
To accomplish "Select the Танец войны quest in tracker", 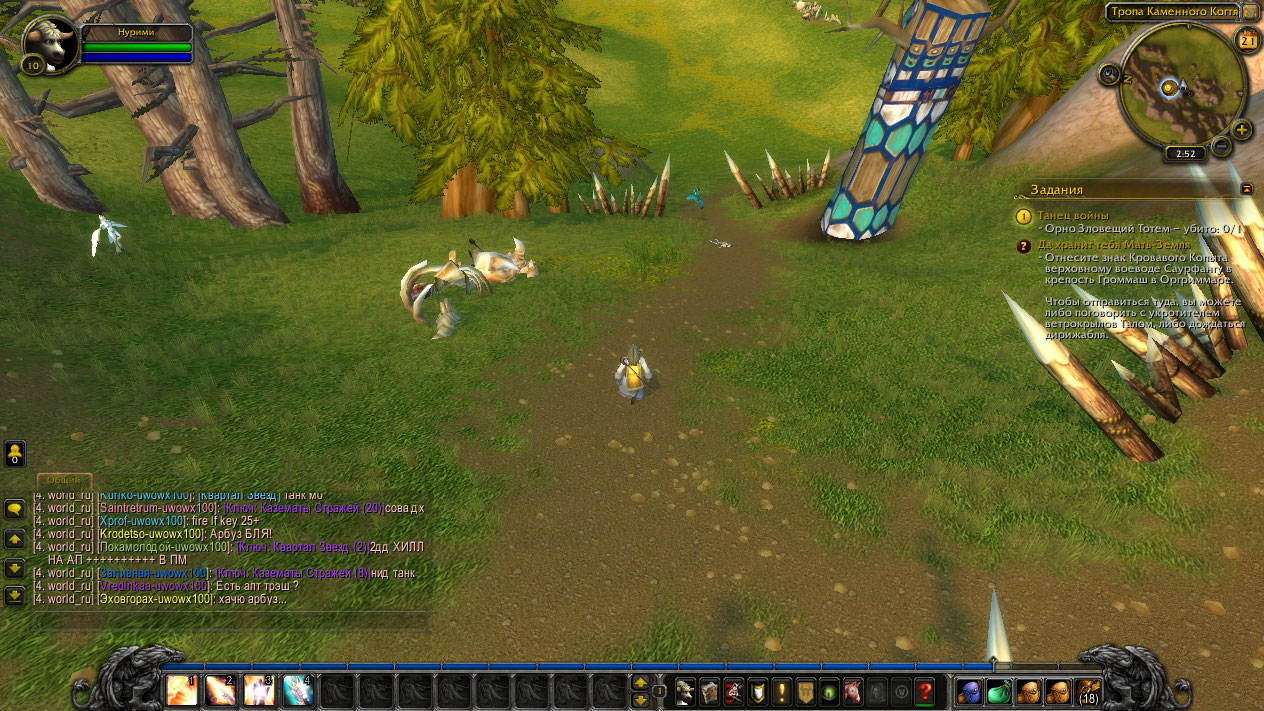I will [x=1073, y=215].
